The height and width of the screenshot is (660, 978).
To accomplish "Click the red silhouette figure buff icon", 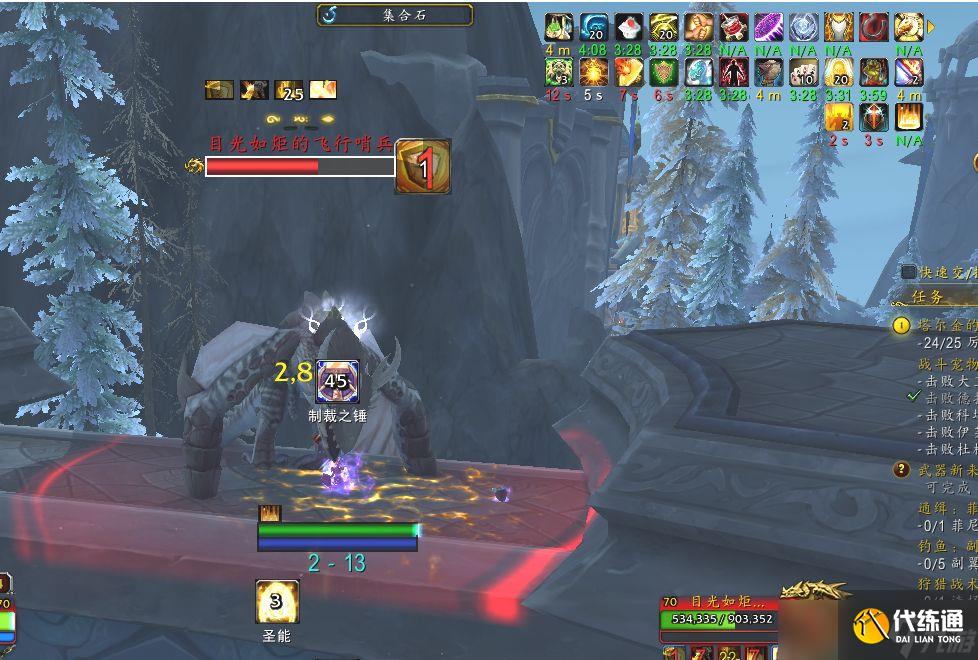I will tap(734, 72).
